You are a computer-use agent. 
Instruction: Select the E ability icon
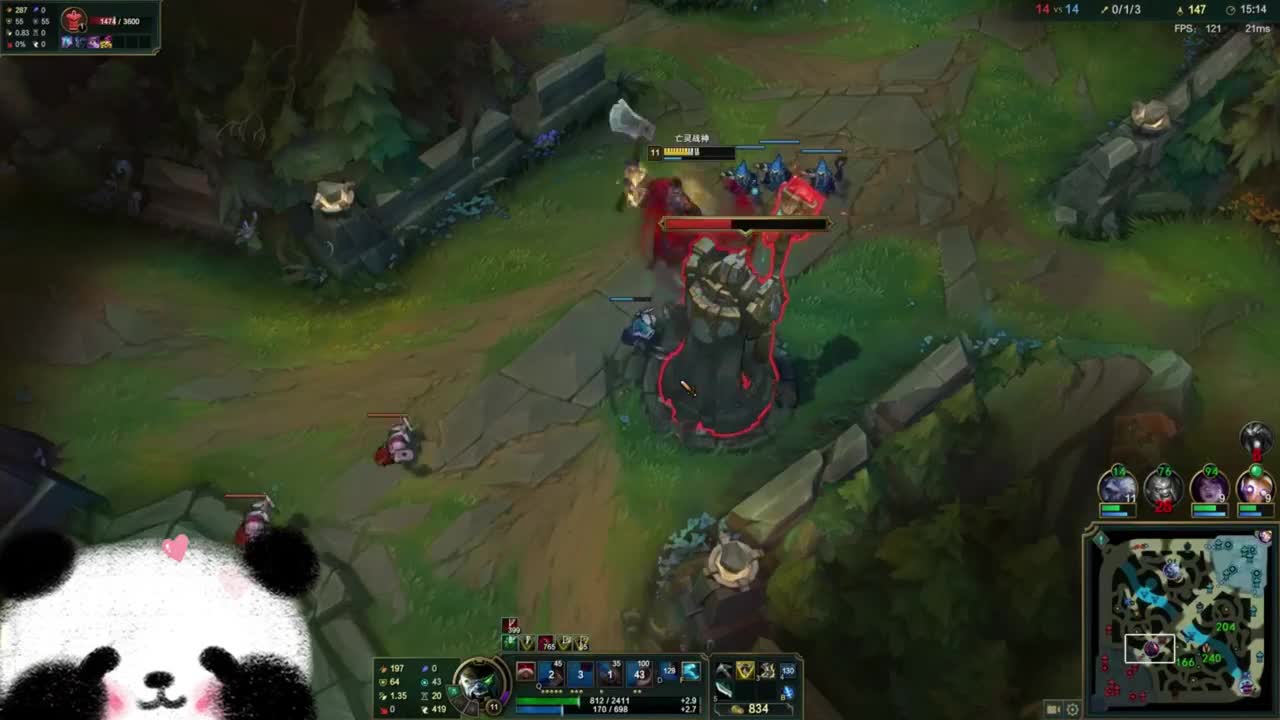click(611, 674)
